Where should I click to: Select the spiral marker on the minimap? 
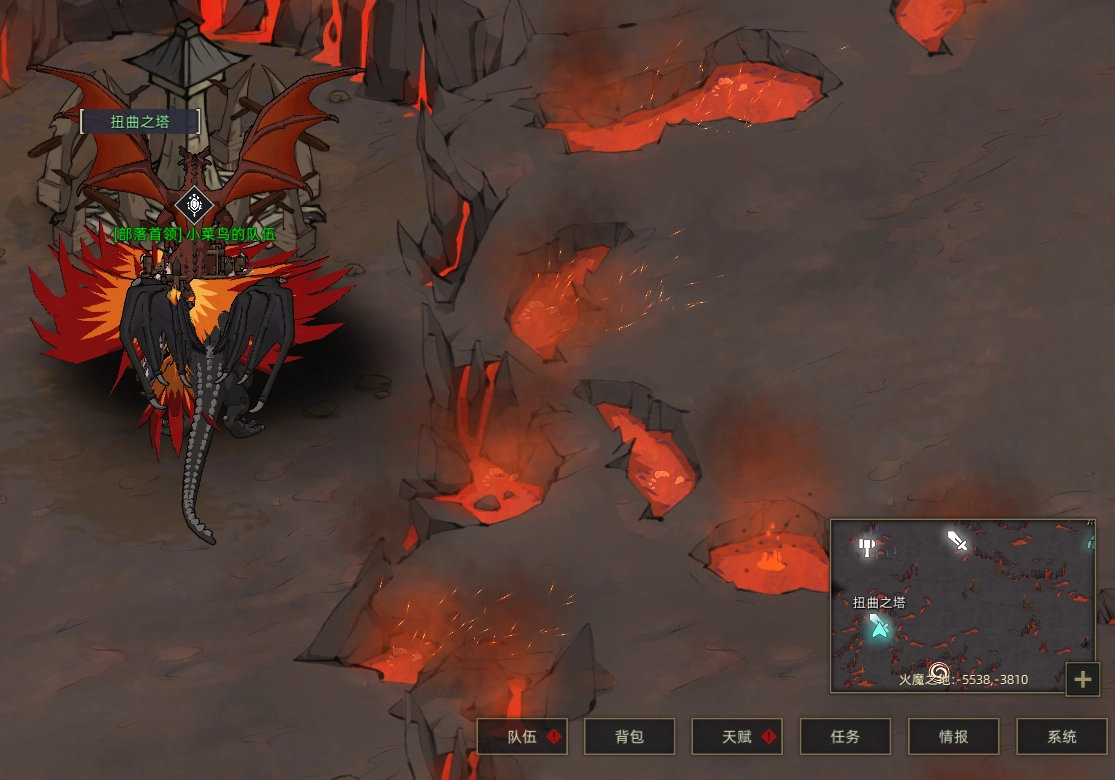point(939,670)
